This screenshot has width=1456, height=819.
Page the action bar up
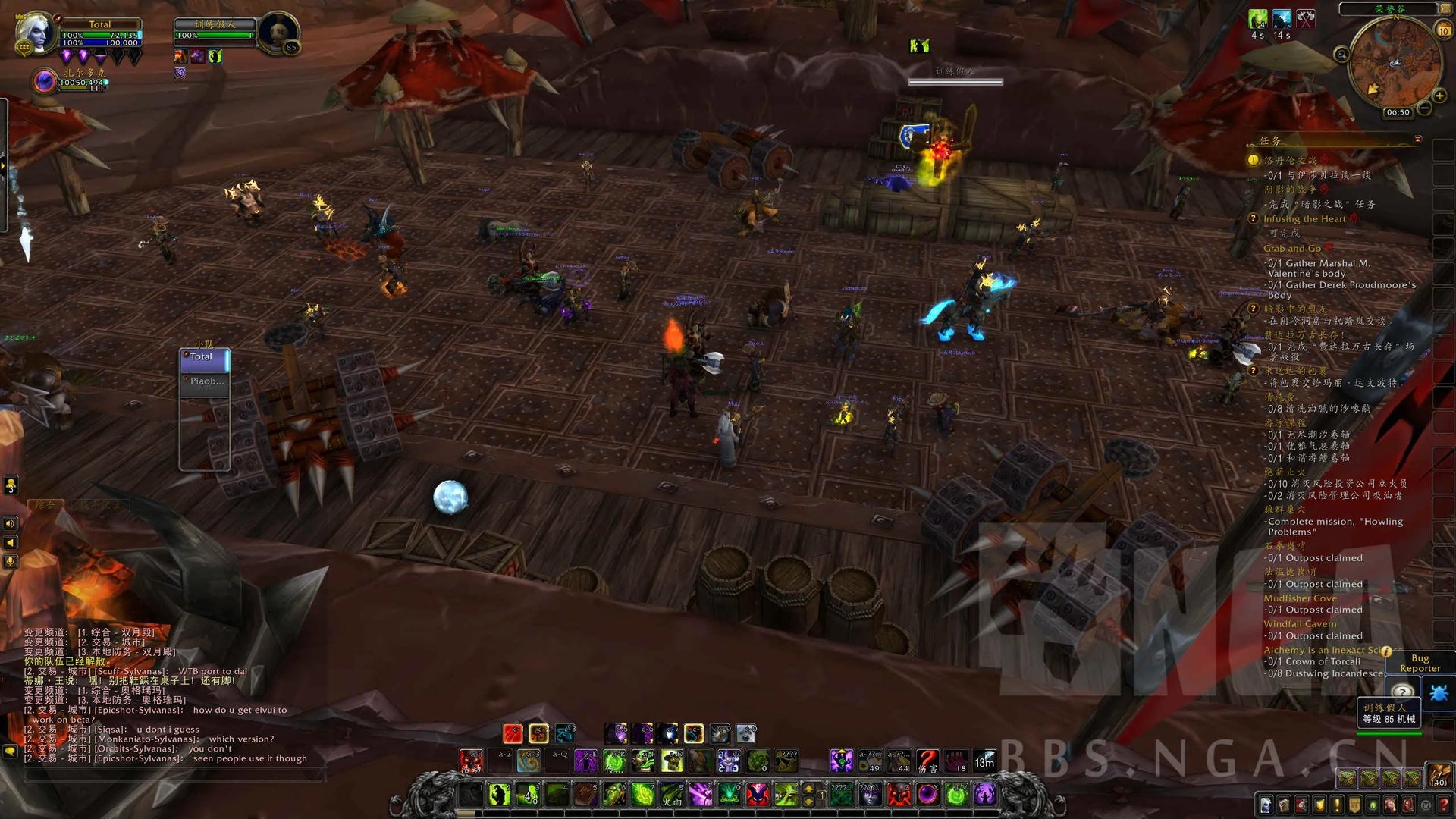coord(808,789)
